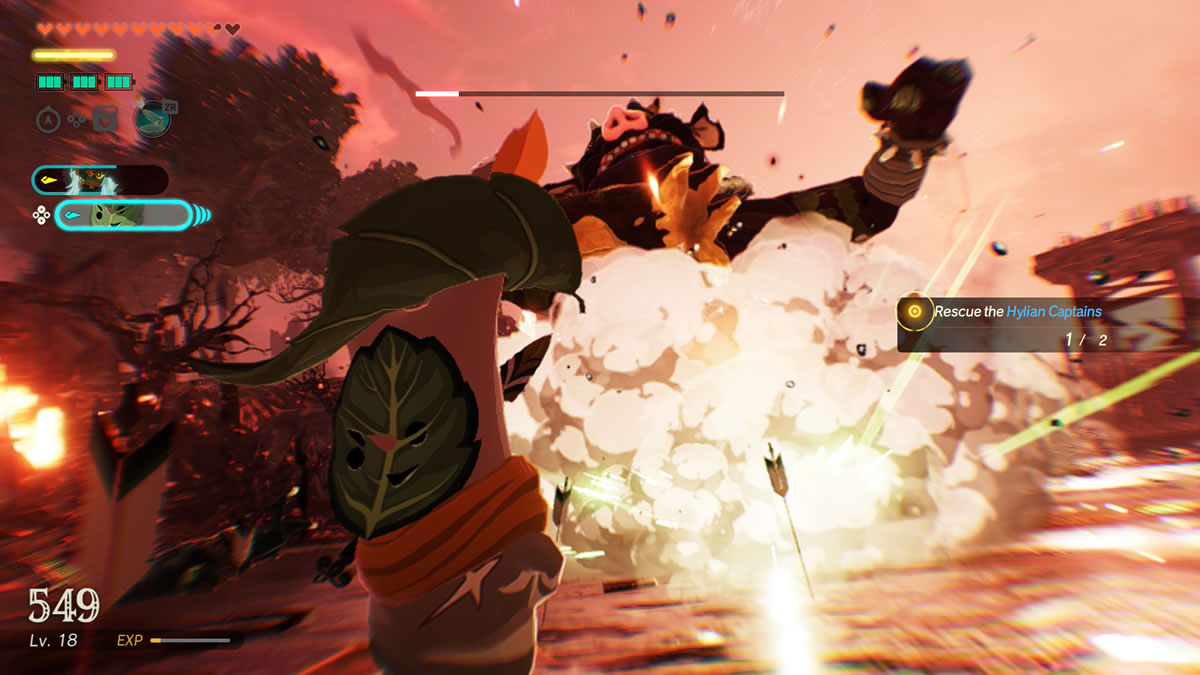Click the heart item box icon

pos(105,120)
